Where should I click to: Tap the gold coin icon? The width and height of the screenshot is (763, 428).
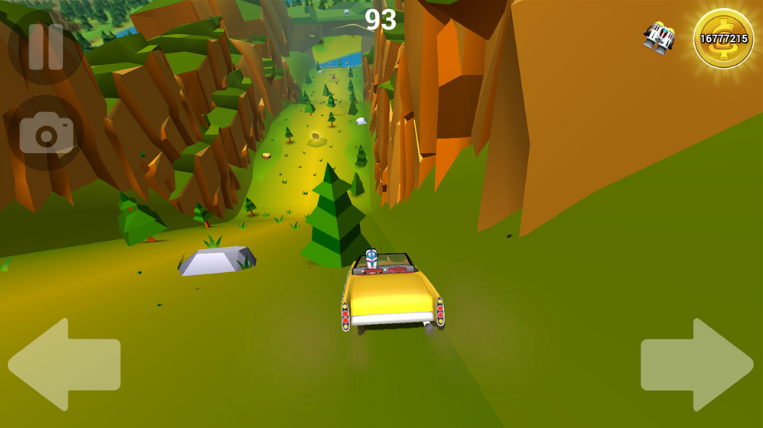tap(723, 39)
